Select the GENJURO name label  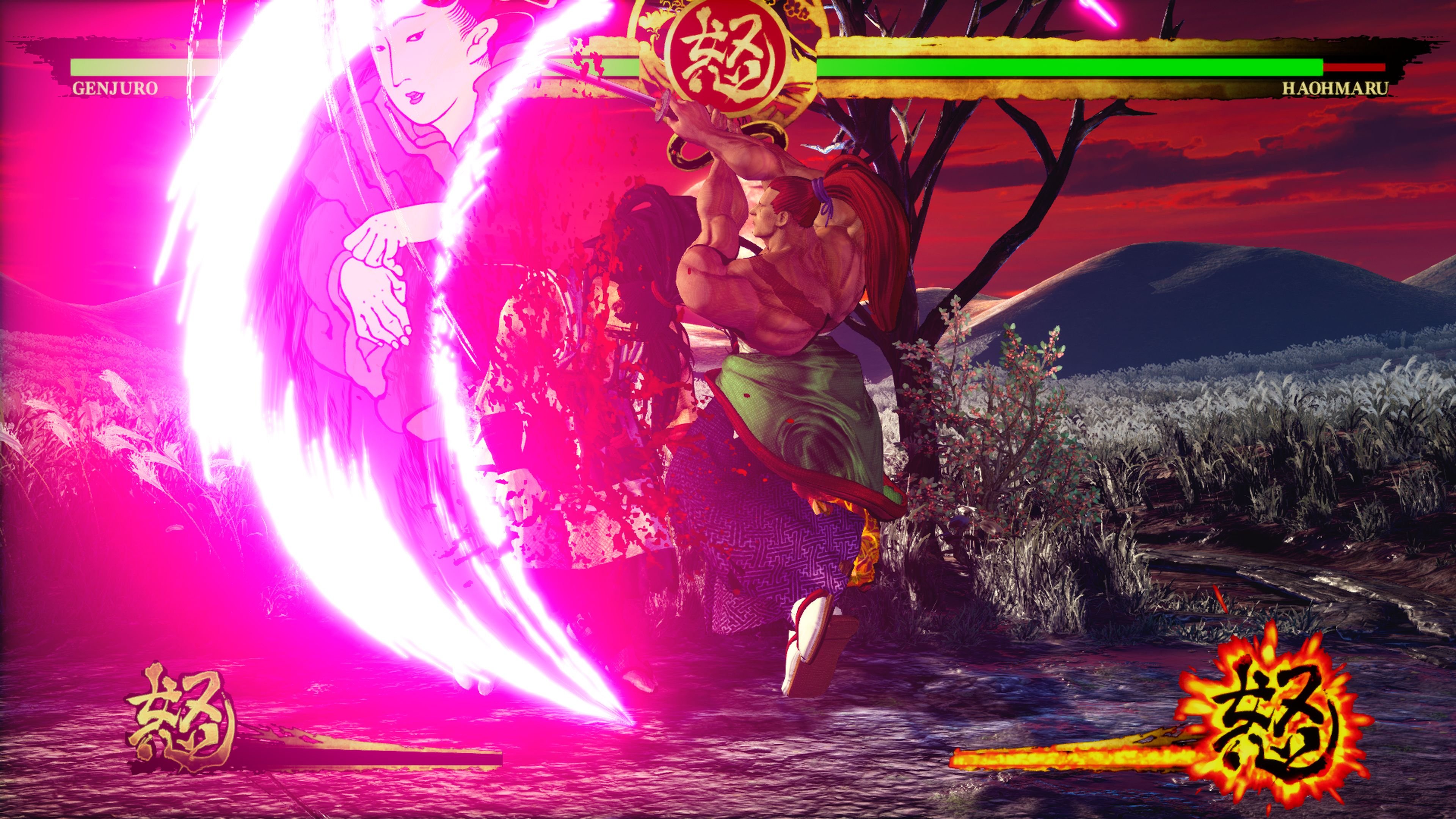(x=116, y=88)
